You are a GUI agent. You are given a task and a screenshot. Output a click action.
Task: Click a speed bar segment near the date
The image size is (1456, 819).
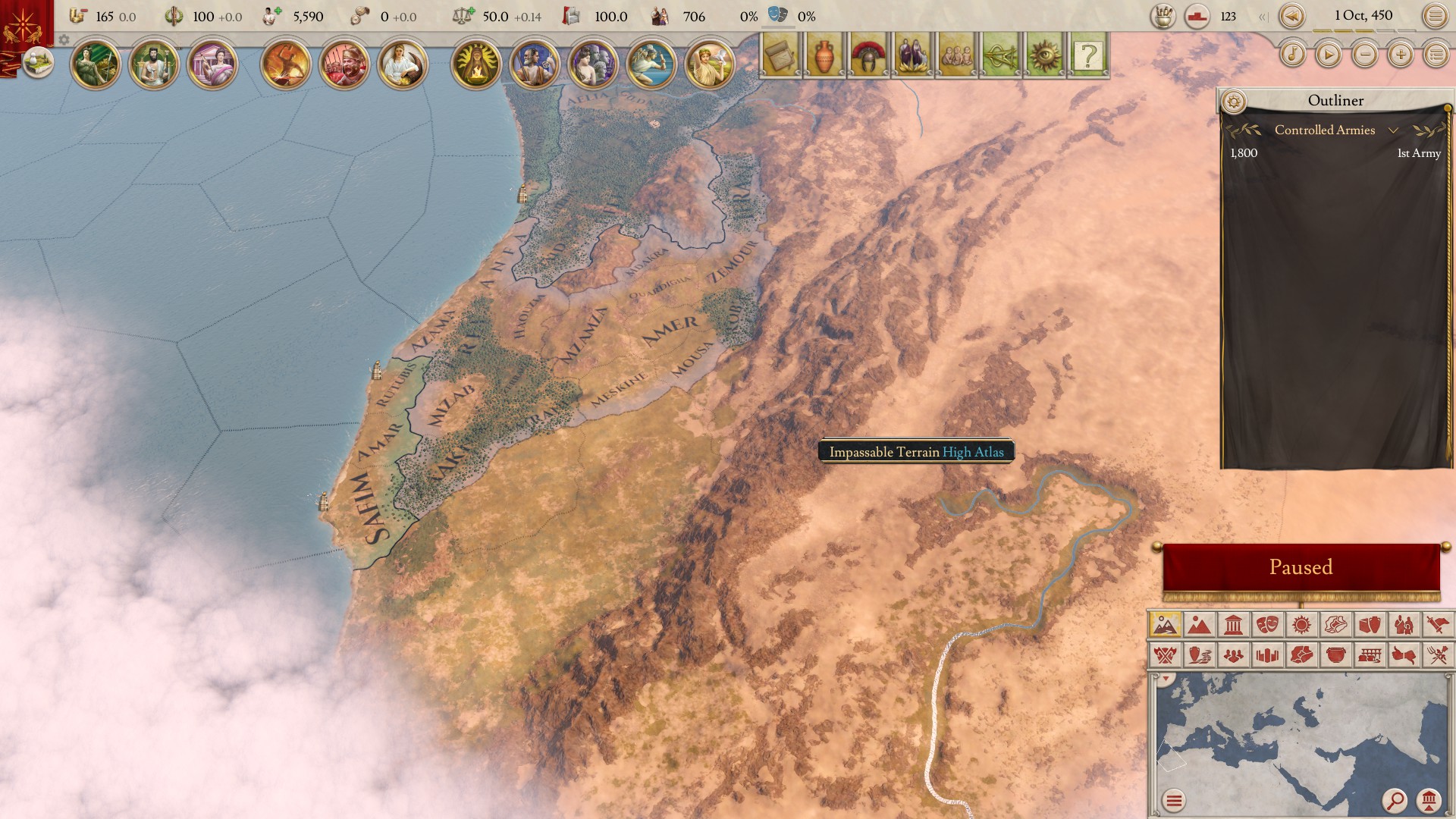pos(1323,31)
